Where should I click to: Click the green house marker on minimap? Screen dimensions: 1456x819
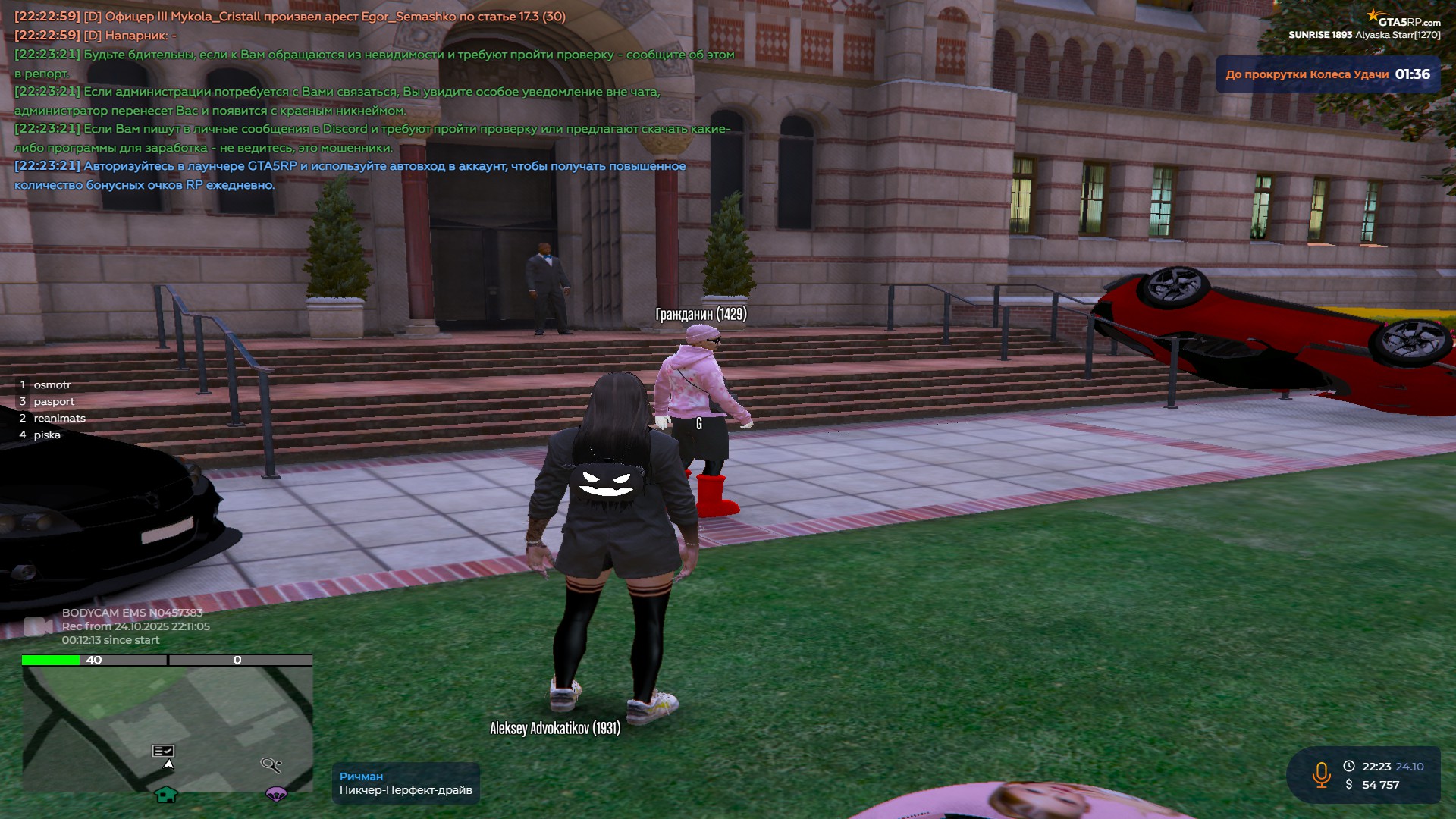tap(166, 794)
